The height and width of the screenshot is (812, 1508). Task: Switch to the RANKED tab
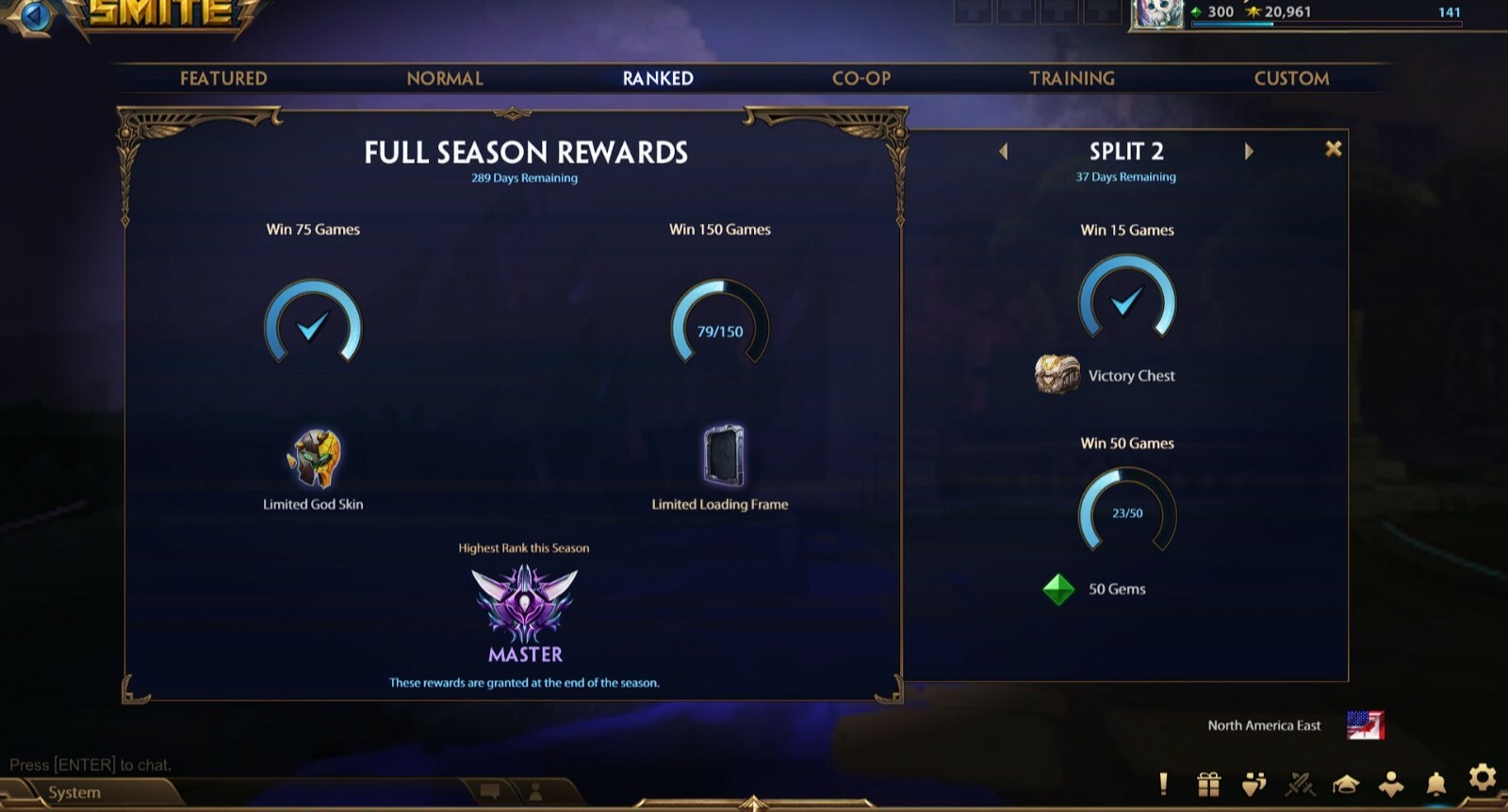[x=658, y=78]
